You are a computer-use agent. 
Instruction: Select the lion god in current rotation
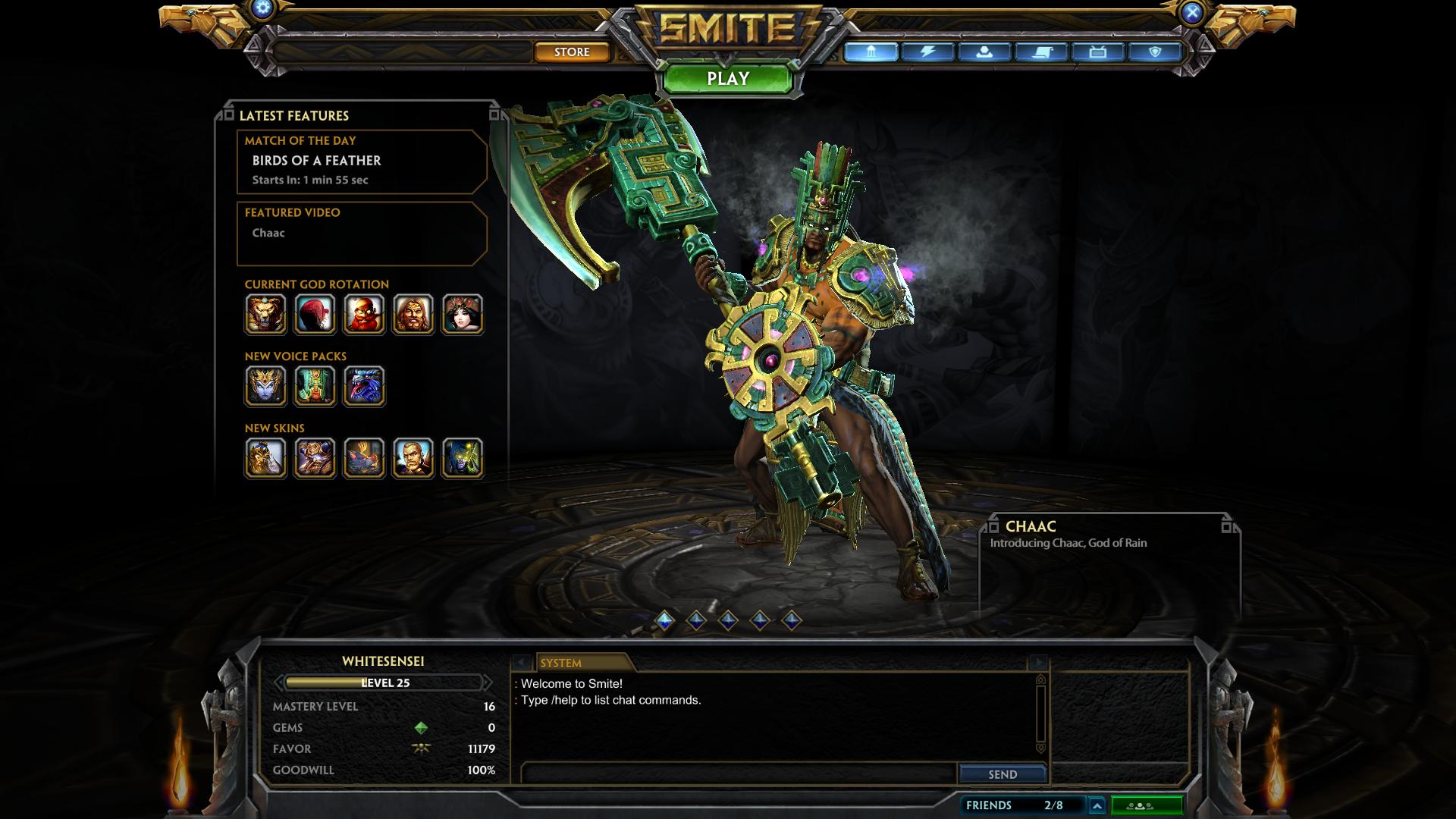tap(265, 314)
